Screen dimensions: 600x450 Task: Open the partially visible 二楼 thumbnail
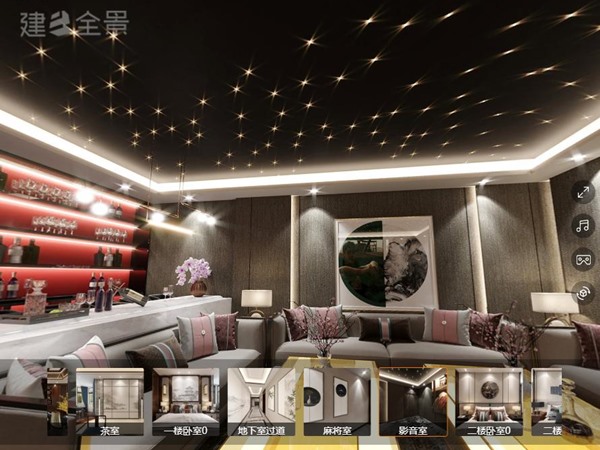coord(548,402)
